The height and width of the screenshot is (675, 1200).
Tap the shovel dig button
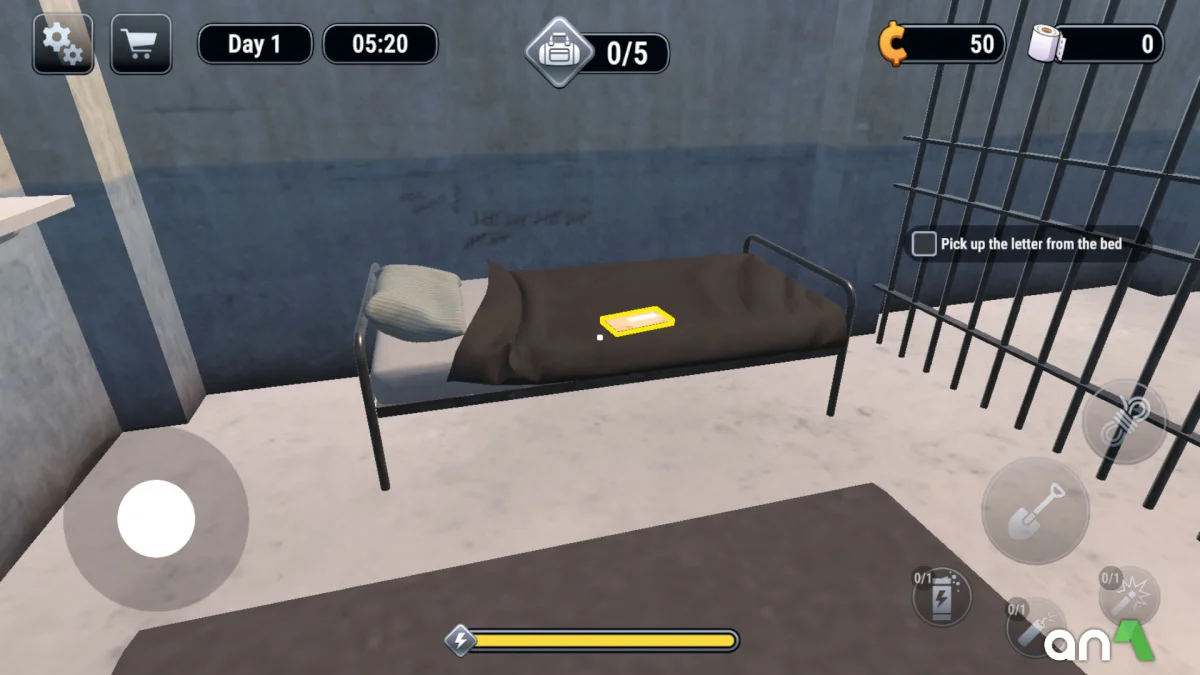(x=1034, y=510)
